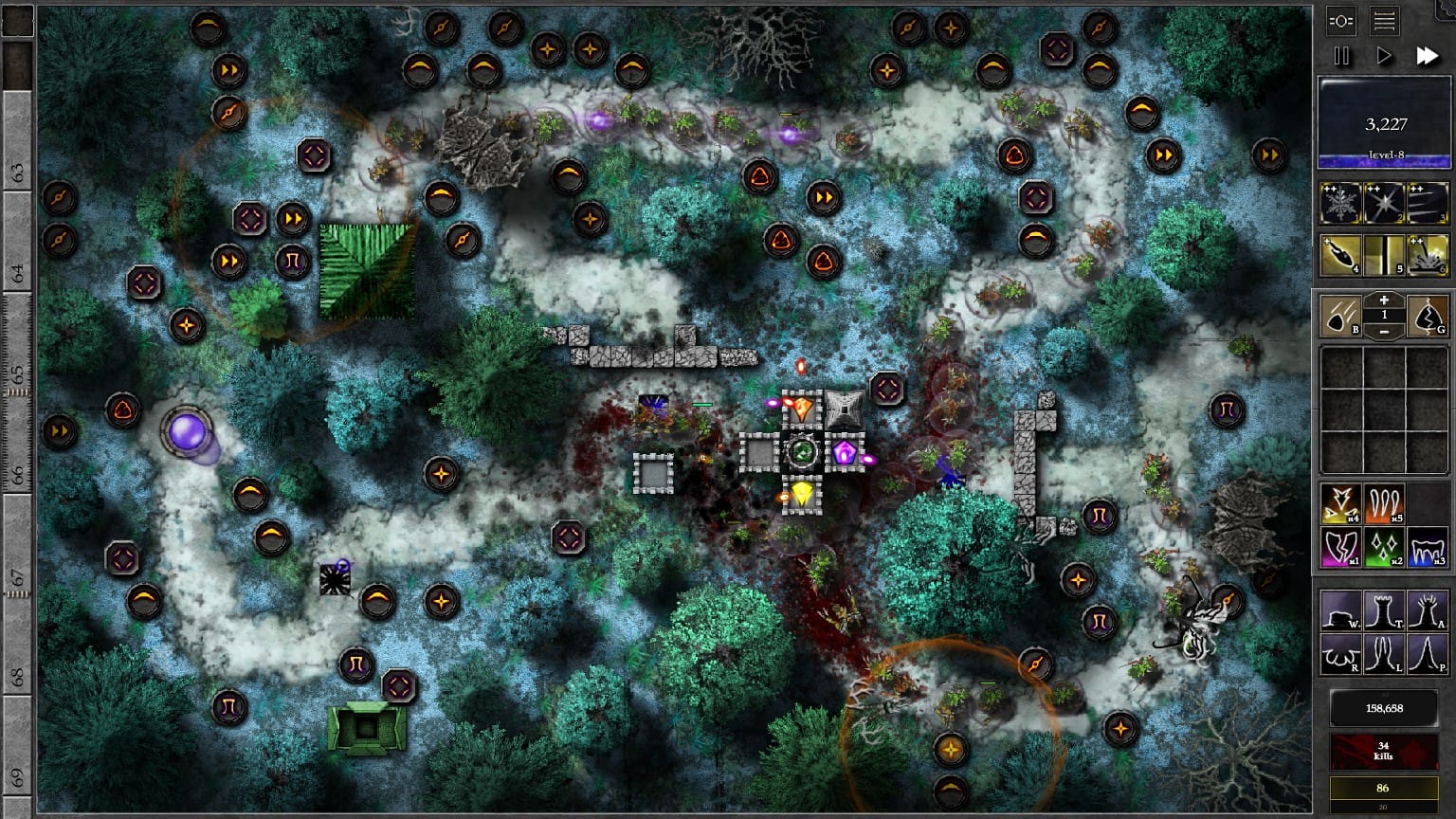Decrease the gem grade with minus
Image resolution: width=1456 pixels, height=819 pixels.
[1384, 331]
